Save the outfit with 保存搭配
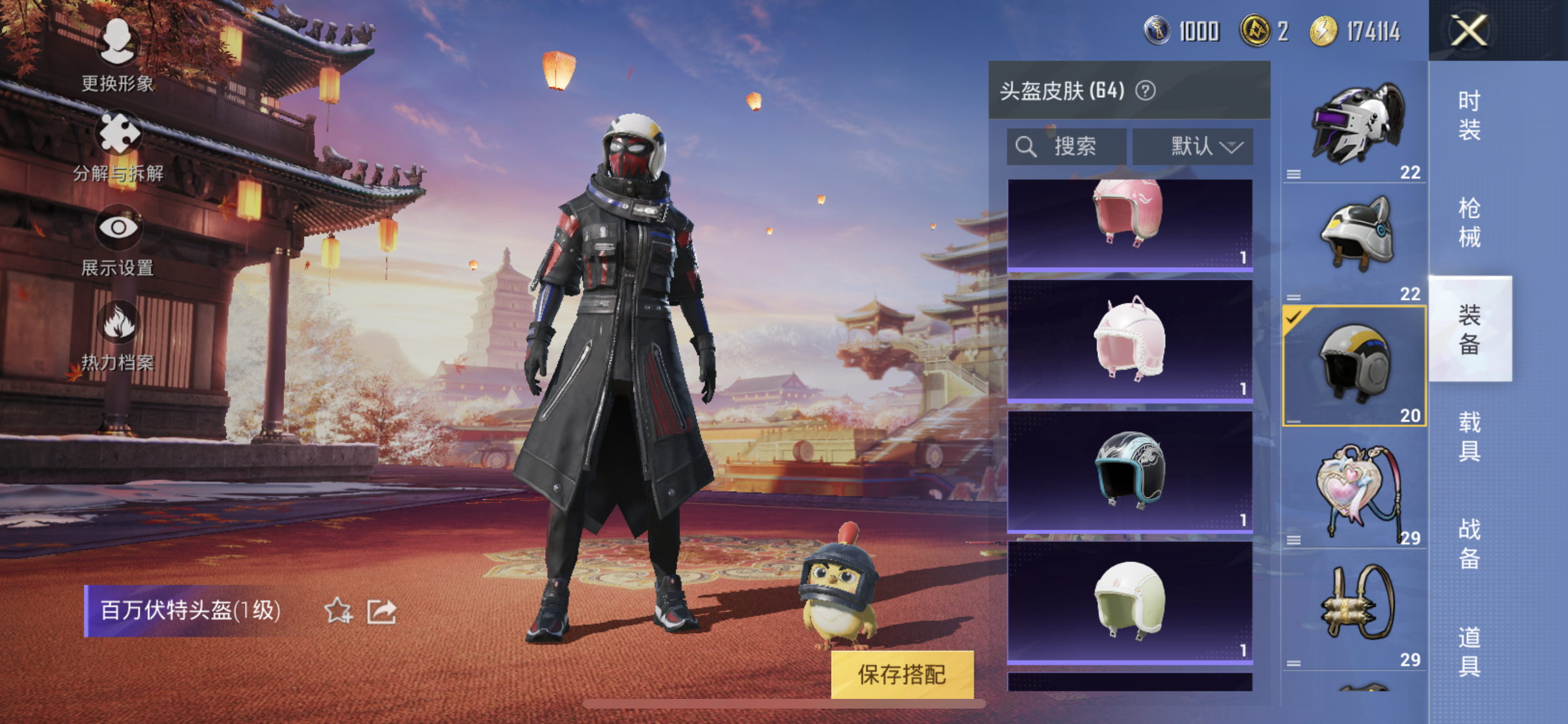Viewport: 1568px width, 724px height. tap(902, 674)
